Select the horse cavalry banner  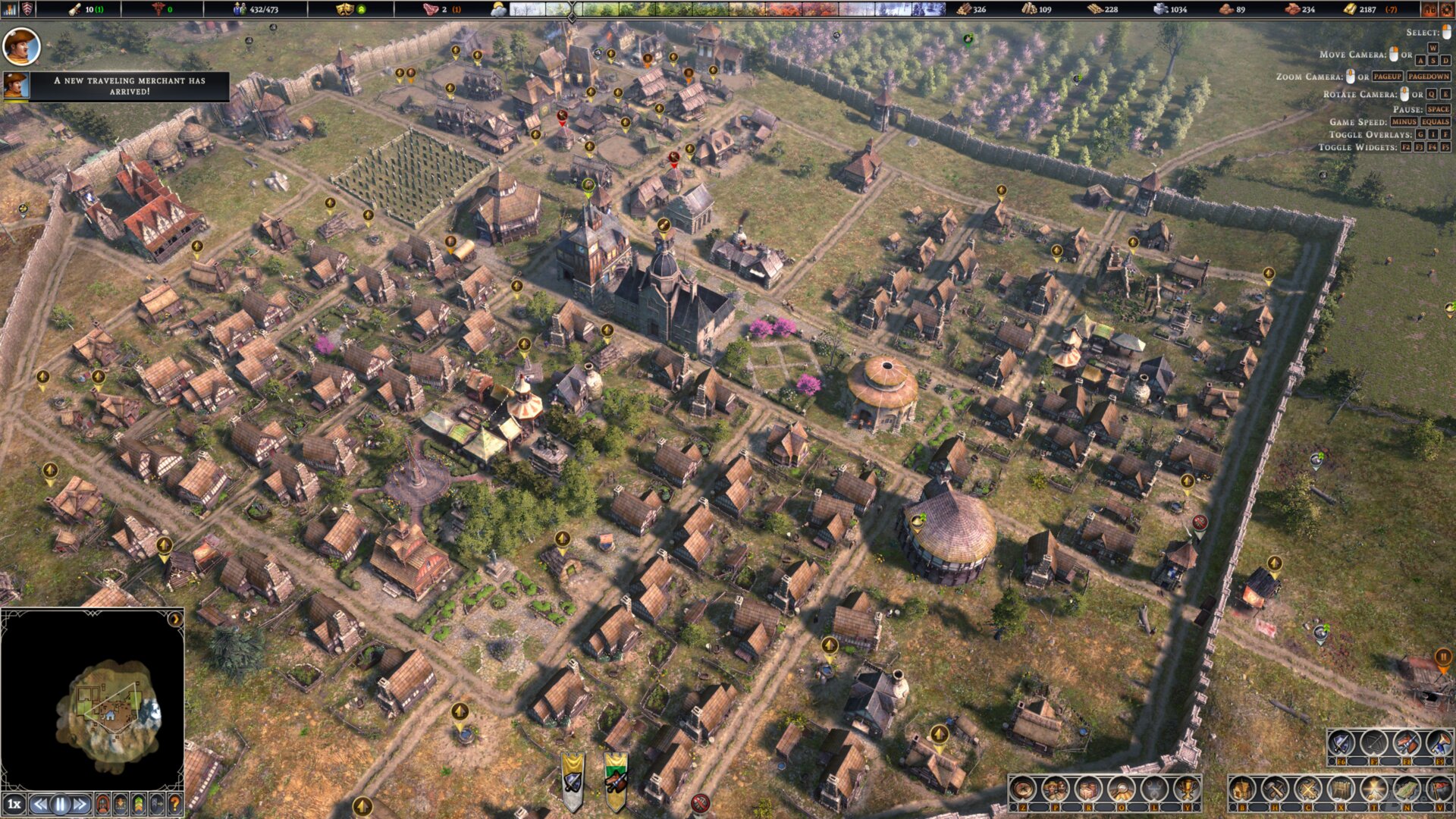(x=616, y=781)
